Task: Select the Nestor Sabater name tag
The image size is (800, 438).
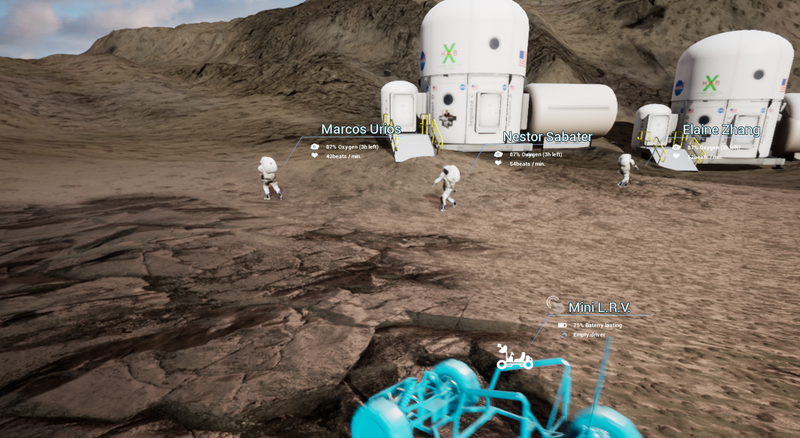Action: (547, 137)
